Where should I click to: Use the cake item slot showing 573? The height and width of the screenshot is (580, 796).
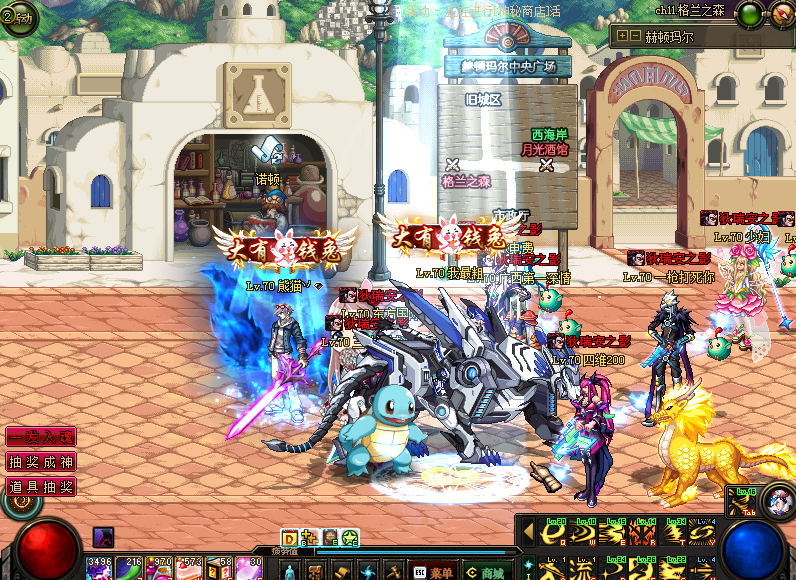[189, 568]
